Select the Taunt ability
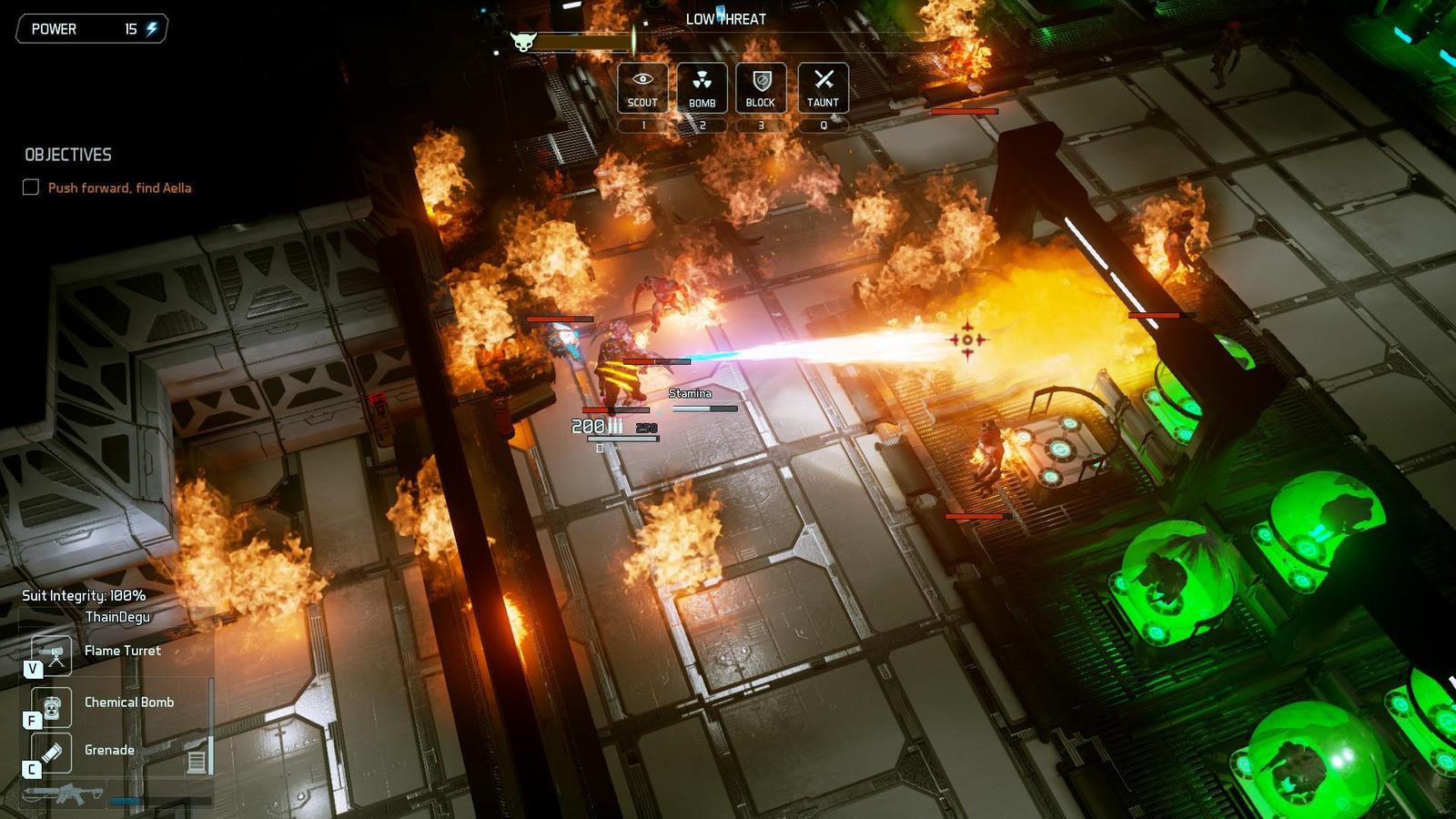1456x819 pixels. pyautogui.click(x=823, y=87)
